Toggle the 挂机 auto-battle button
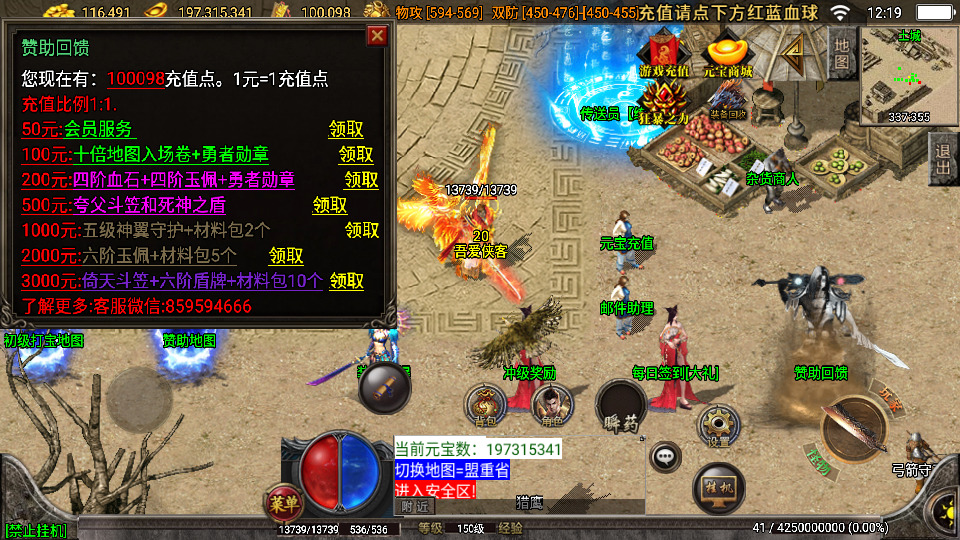The image size is (960, 540). pos(718,486)
